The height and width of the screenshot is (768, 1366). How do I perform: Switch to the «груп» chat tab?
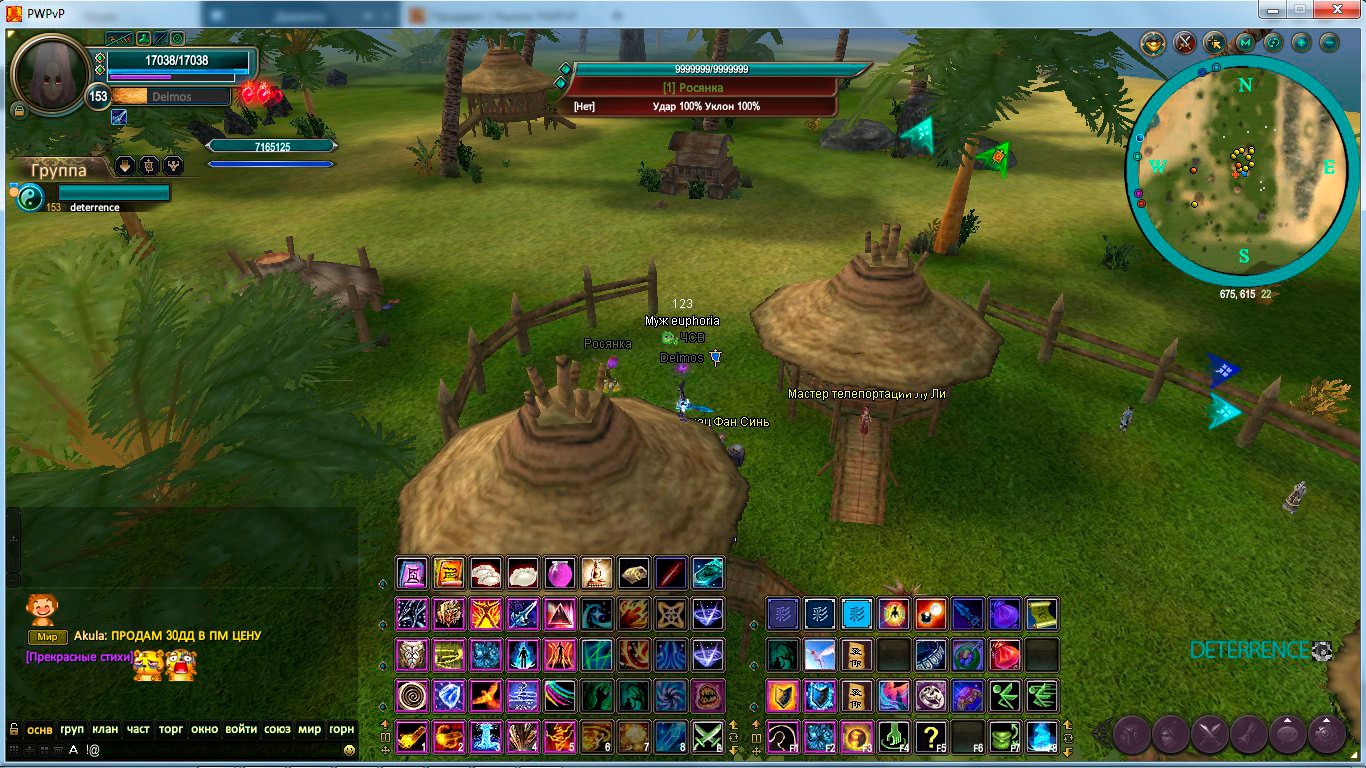point(72,729)
